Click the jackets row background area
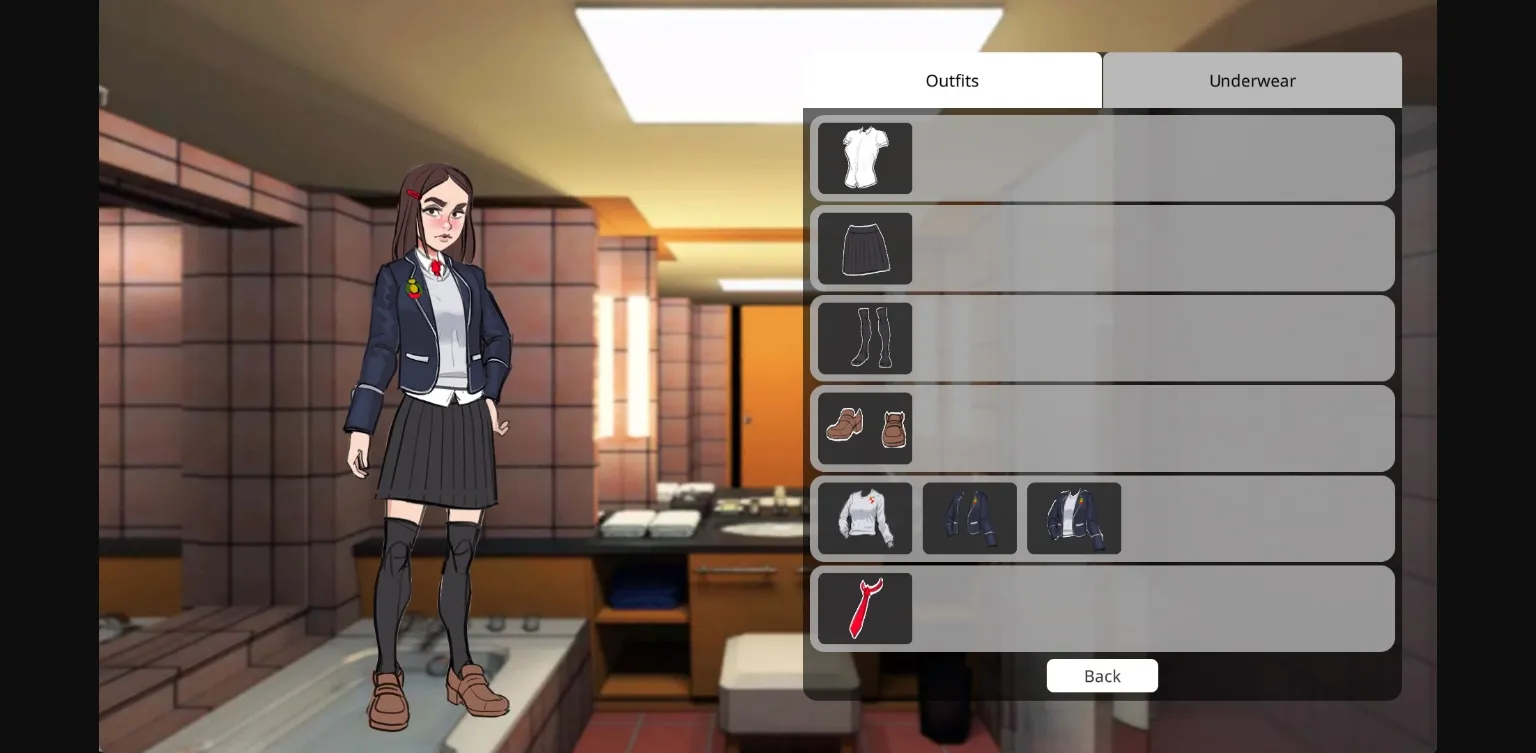This screenshot has height=753, width=1536. point(1250,518)
